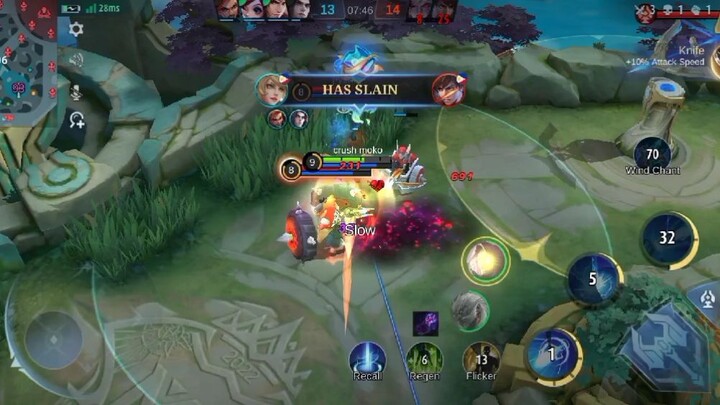Tap the Recall spell button

click(367, 360)
